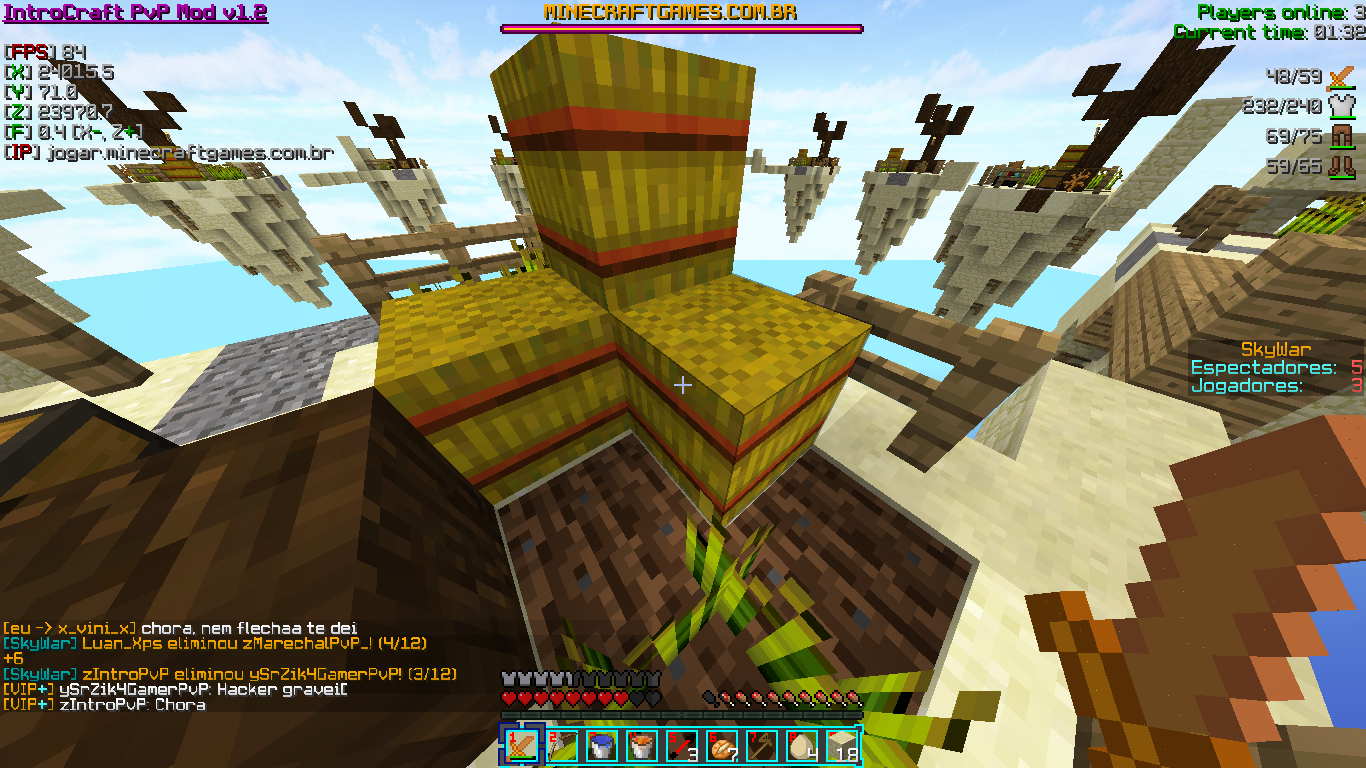This screenshot has height=768, width=1366.
Task: Click the leather leggings durability icon
Action: [x=1340, y=137]
